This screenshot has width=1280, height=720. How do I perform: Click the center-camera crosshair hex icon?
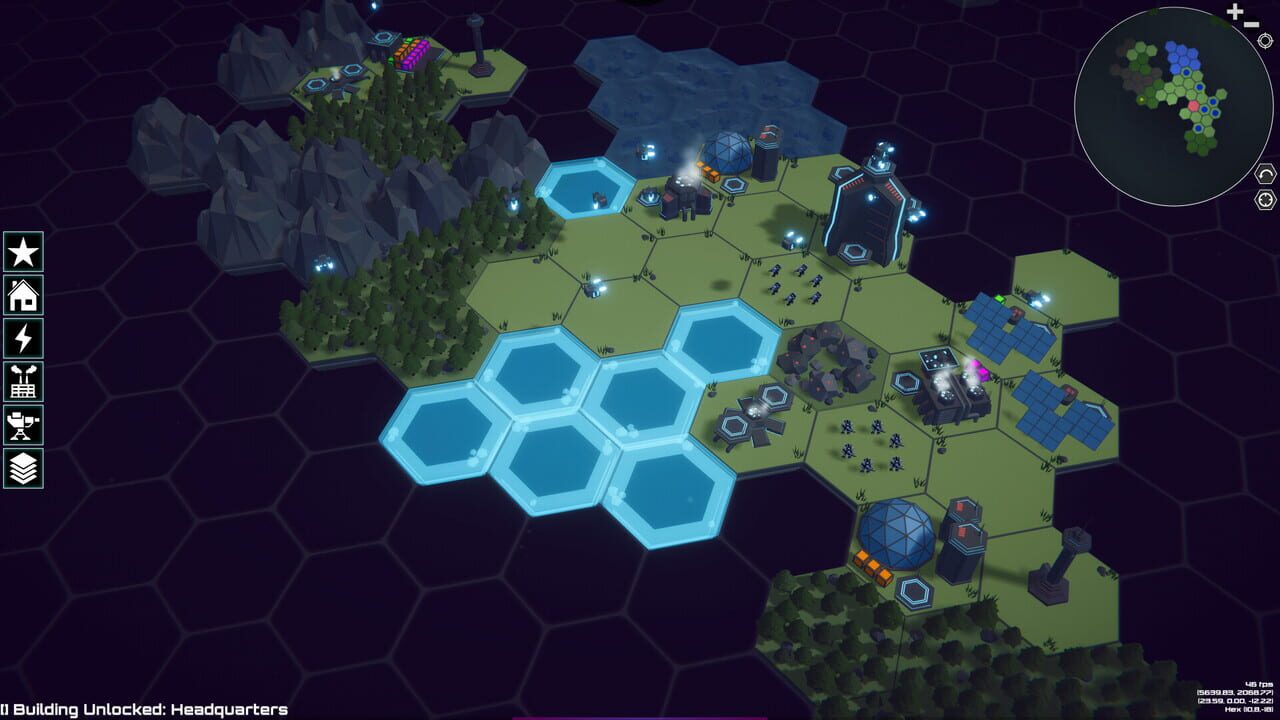[1264, 200]
